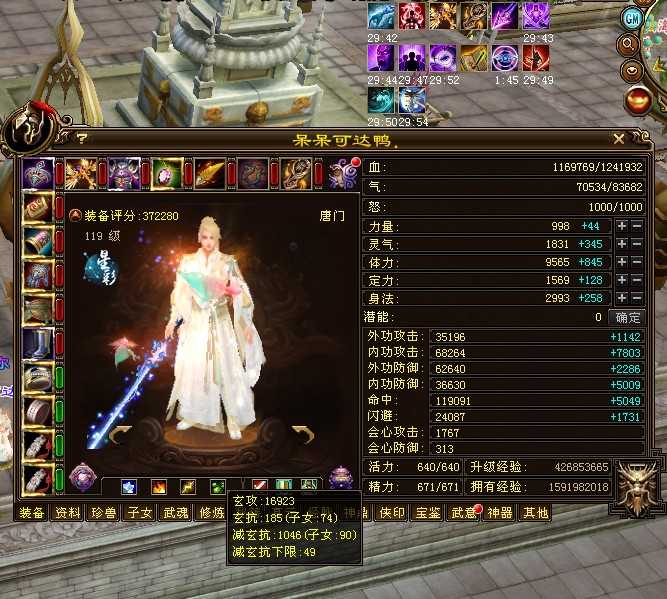This screenshot has width=667, height=599.
Task: Add a point to 力量 strength
Action: pos(622,226)
